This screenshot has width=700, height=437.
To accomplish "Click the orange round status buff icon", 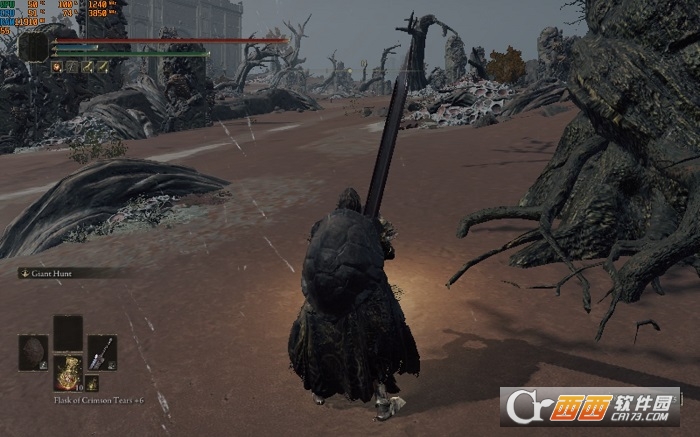I will [x=57, y=66].
